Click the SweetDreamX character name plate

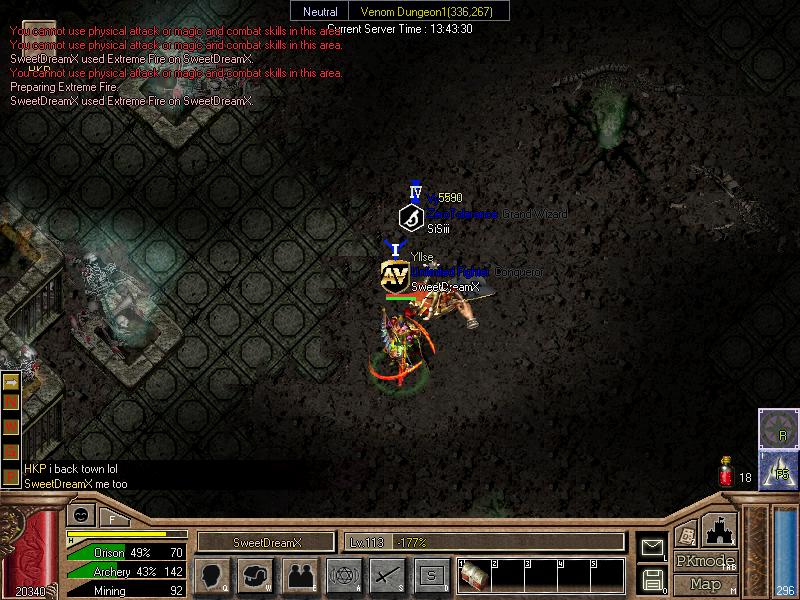[267, 542]
